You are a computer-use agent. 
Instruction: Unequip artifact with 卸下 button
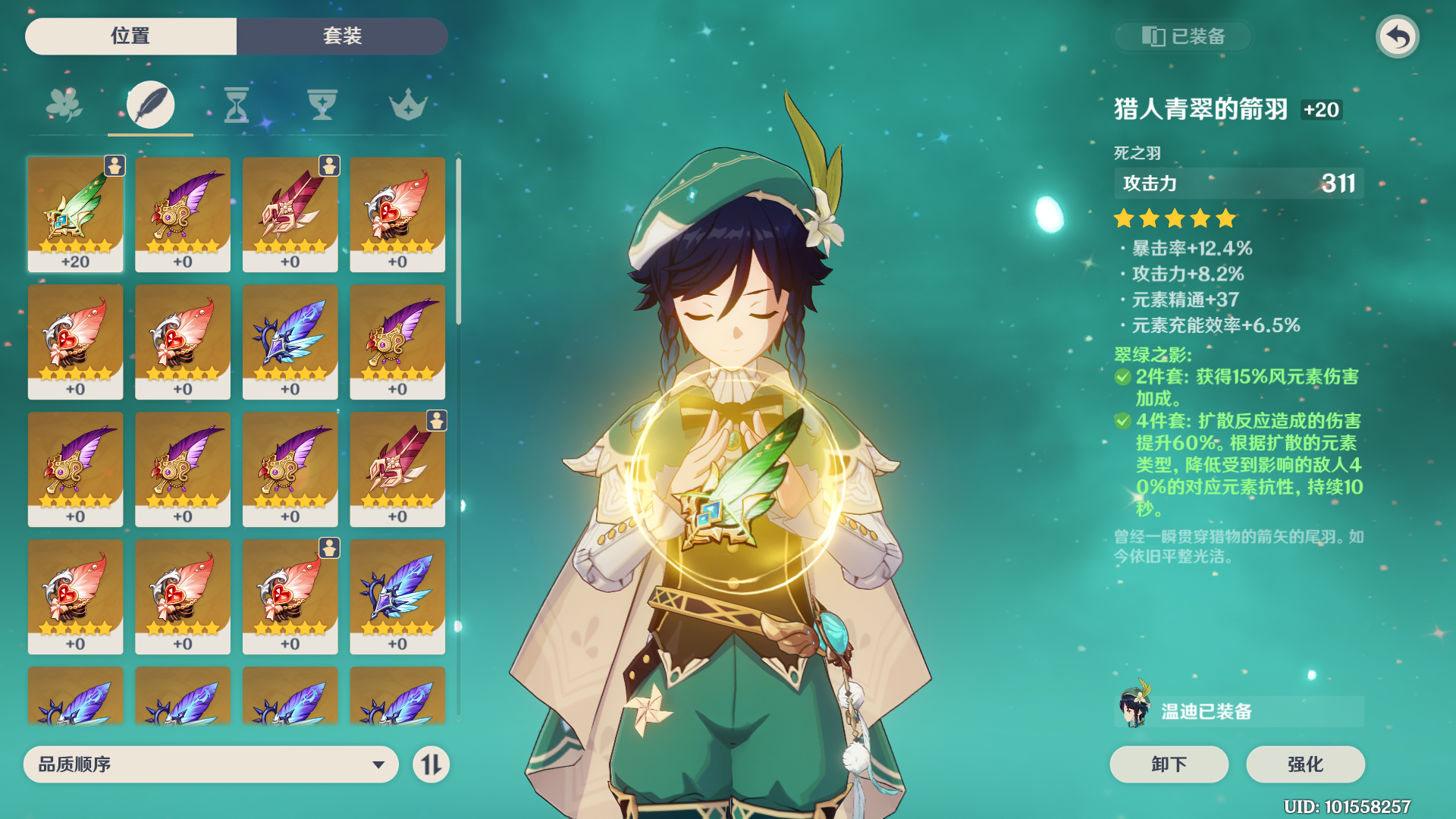[1169, 764]
